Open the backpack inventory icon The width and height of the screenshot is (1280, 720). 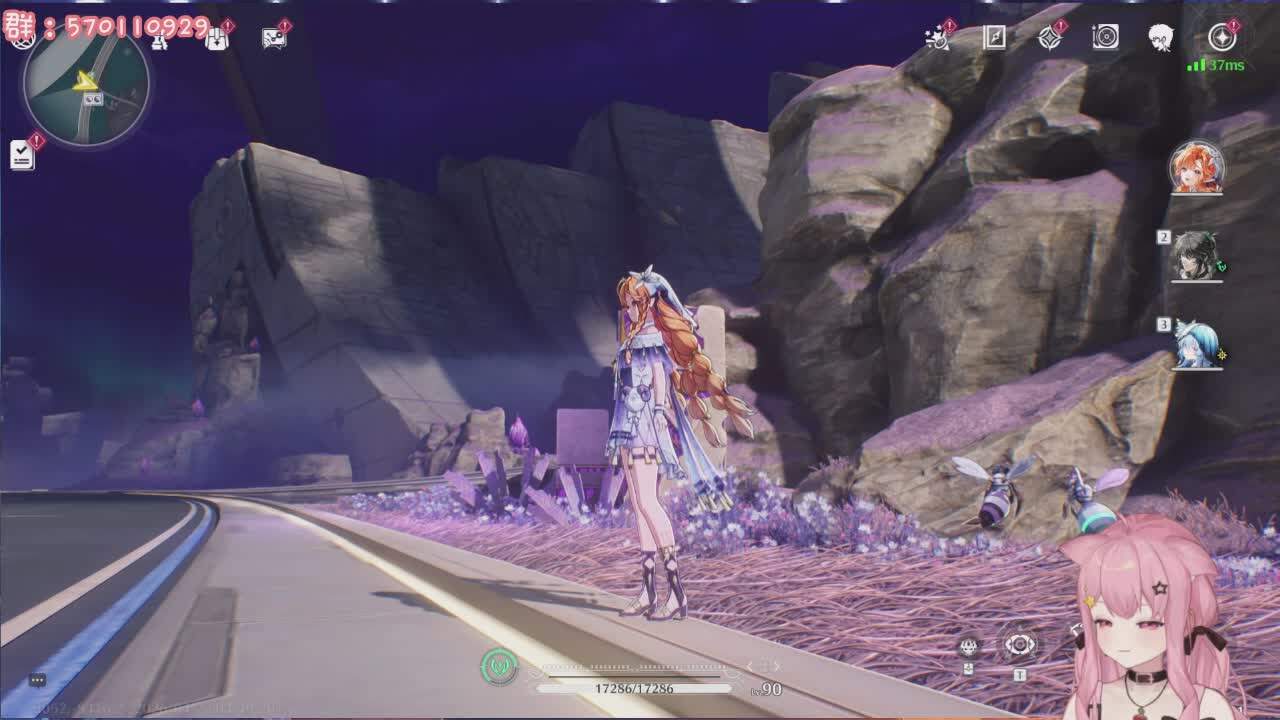pos(217,38)
